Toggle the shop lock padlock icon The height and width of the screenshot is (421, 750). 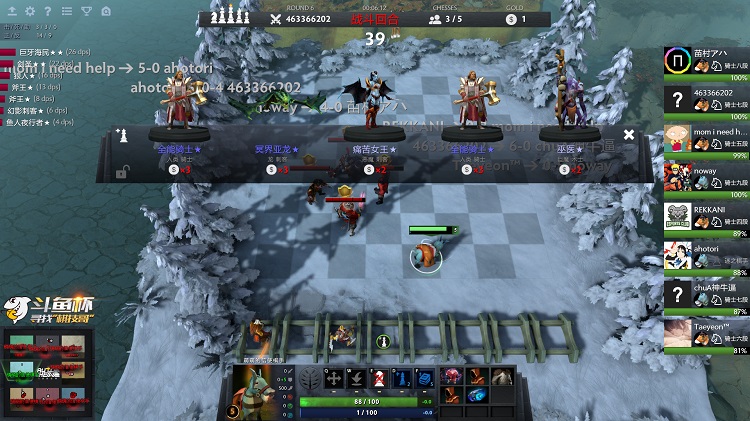pyautogui.click(x=121, y=172)
